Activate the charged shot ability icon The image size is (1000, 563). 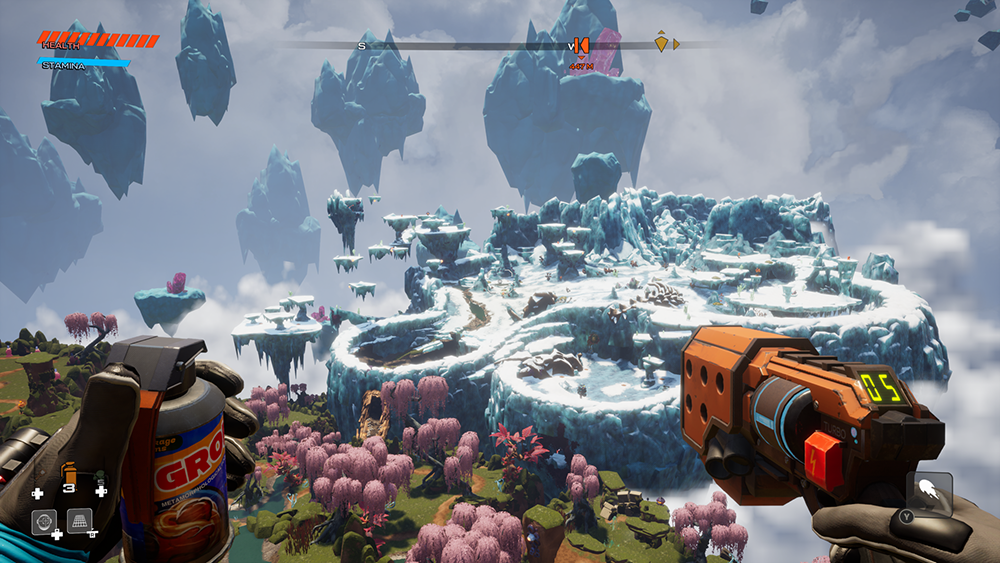[929, 493]
